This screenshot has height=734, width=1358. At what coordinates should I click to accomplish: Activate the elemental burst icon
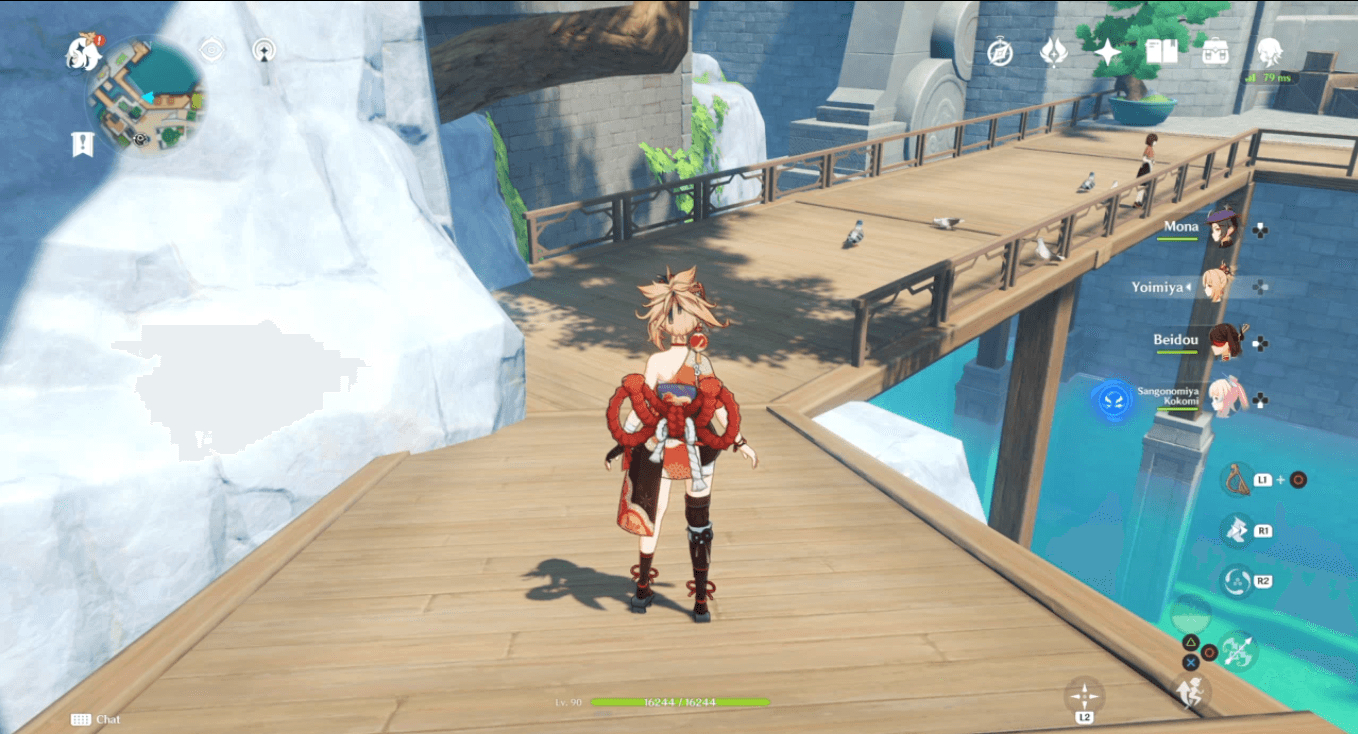pos(1235,581)
